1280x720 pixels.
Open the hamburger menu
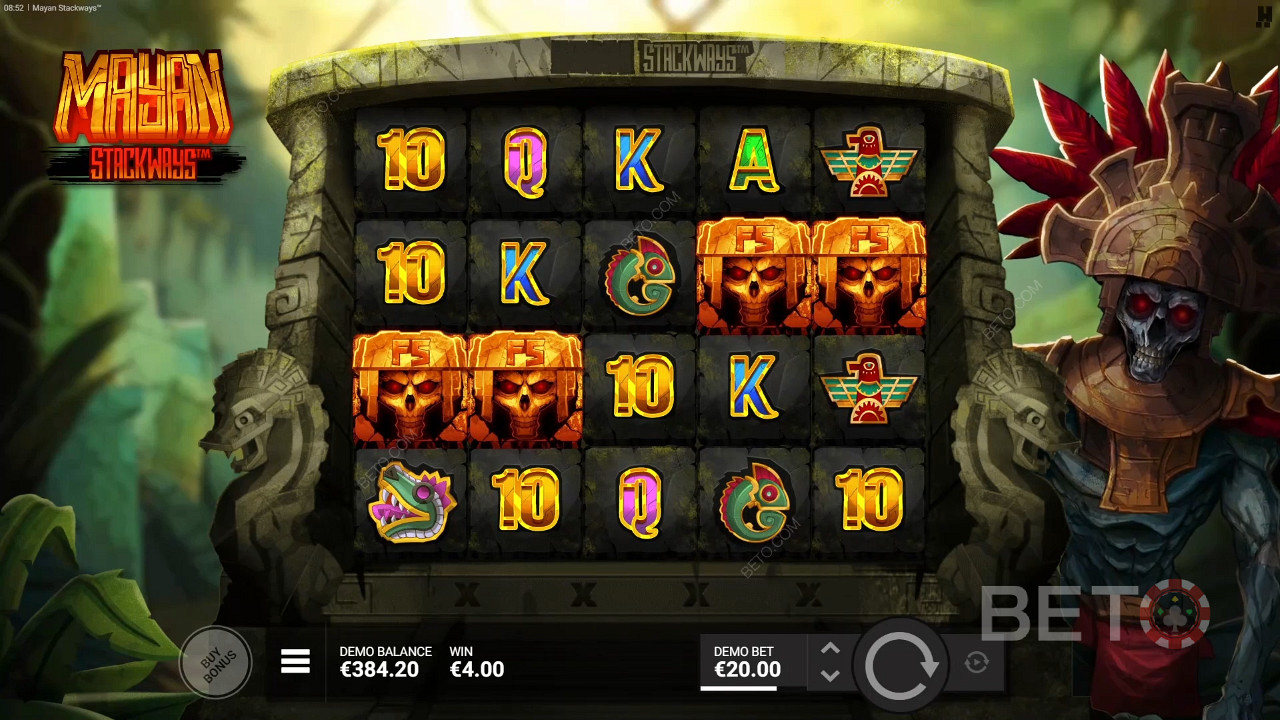[x=295, y=661]
